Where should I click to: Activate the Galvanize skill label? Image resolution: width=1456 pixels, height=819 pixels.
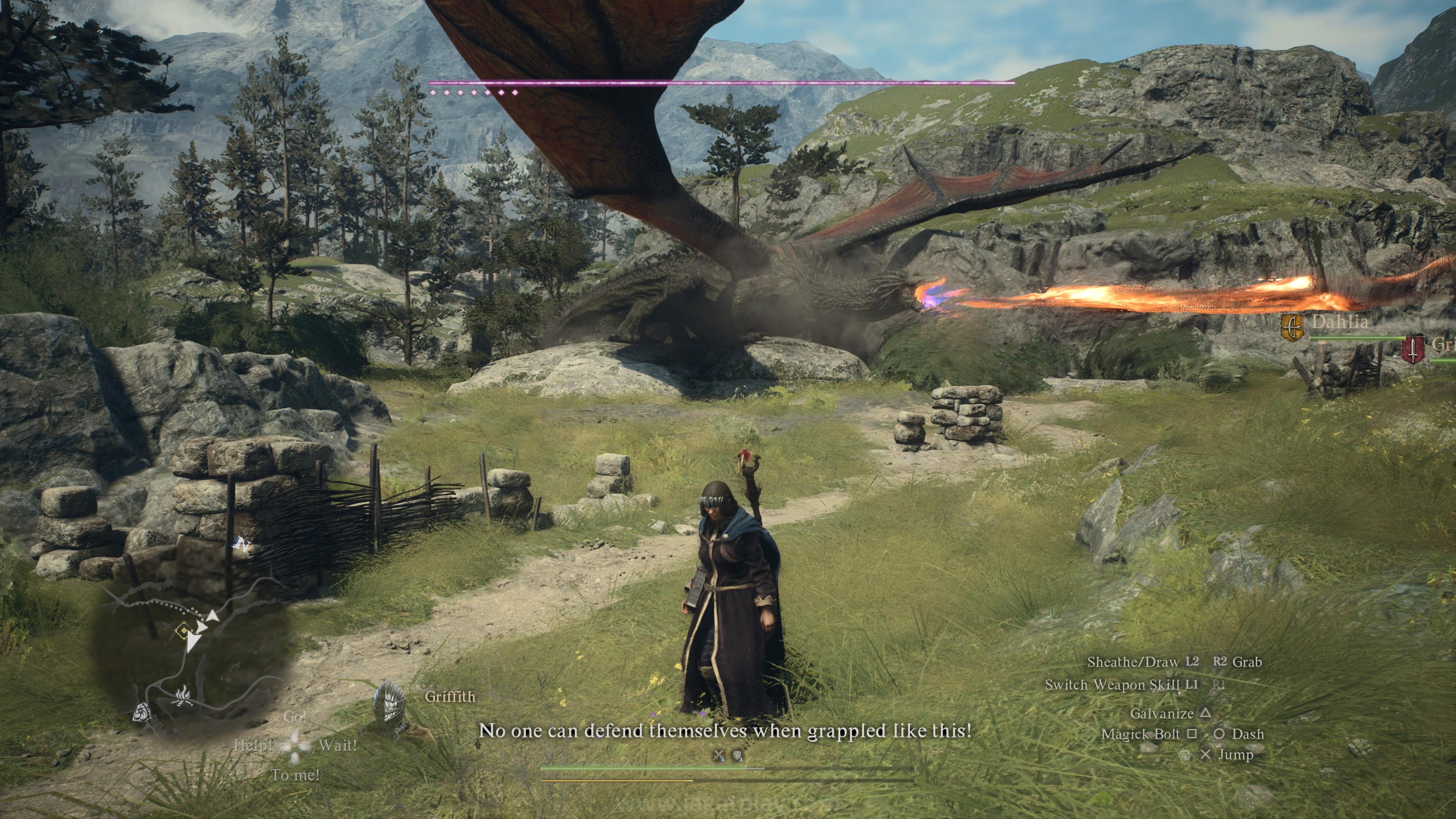coord(1161,713)
